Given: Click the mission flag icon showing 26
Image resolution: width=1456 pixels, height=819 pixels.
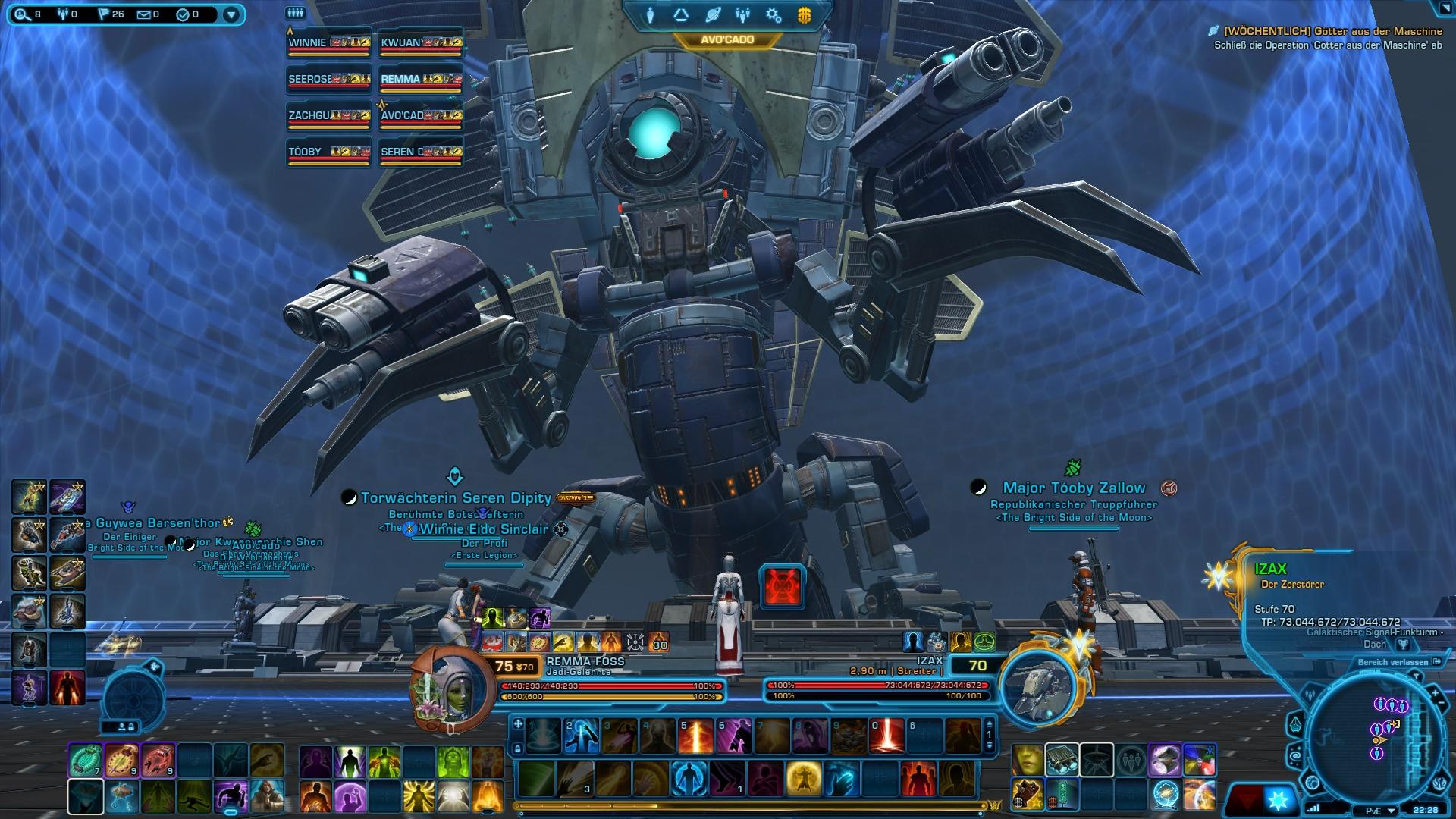Looking at the screenshot, I should pos(104,14).
